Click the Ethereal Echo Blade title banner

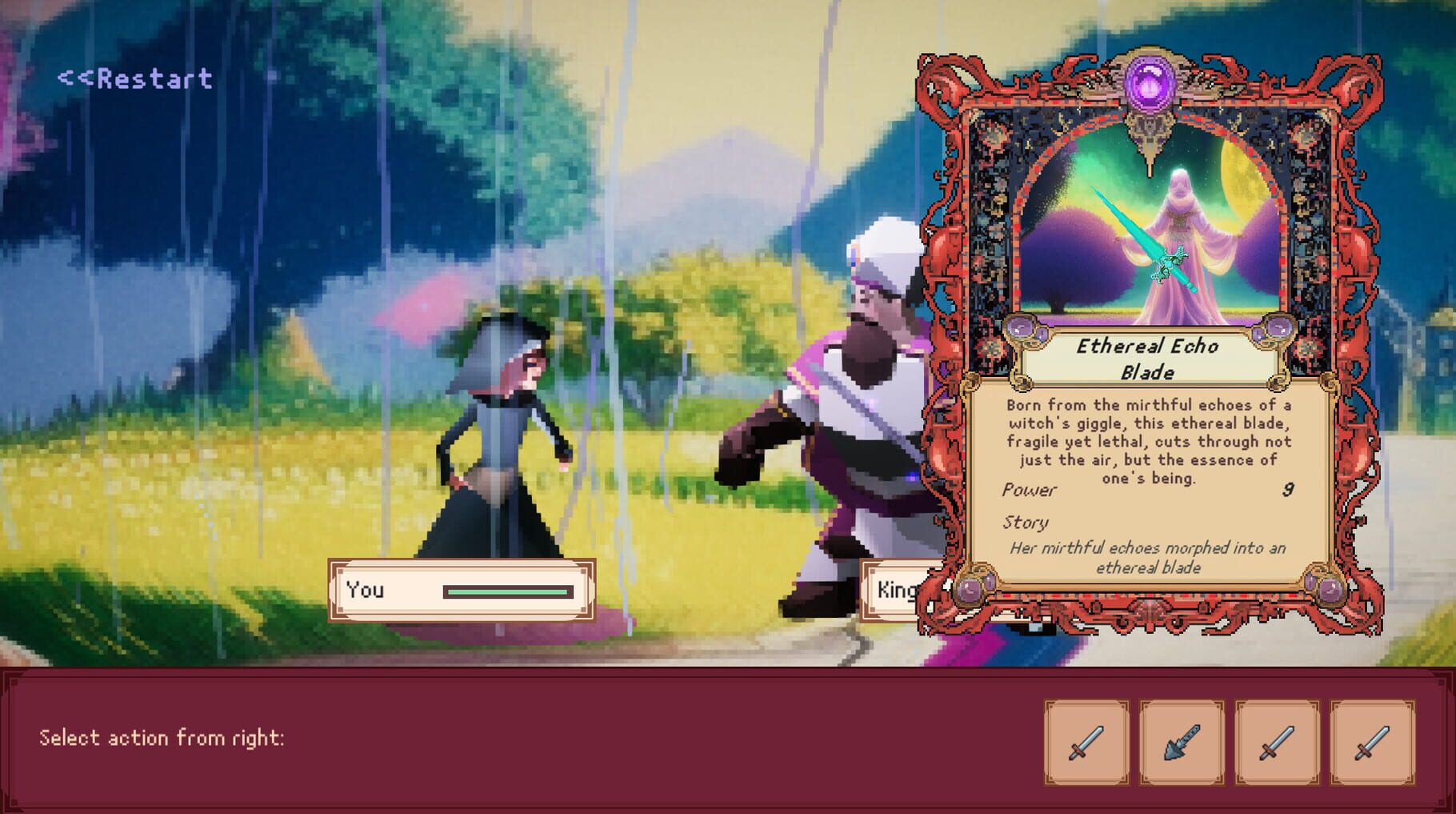coord(1150,360)
